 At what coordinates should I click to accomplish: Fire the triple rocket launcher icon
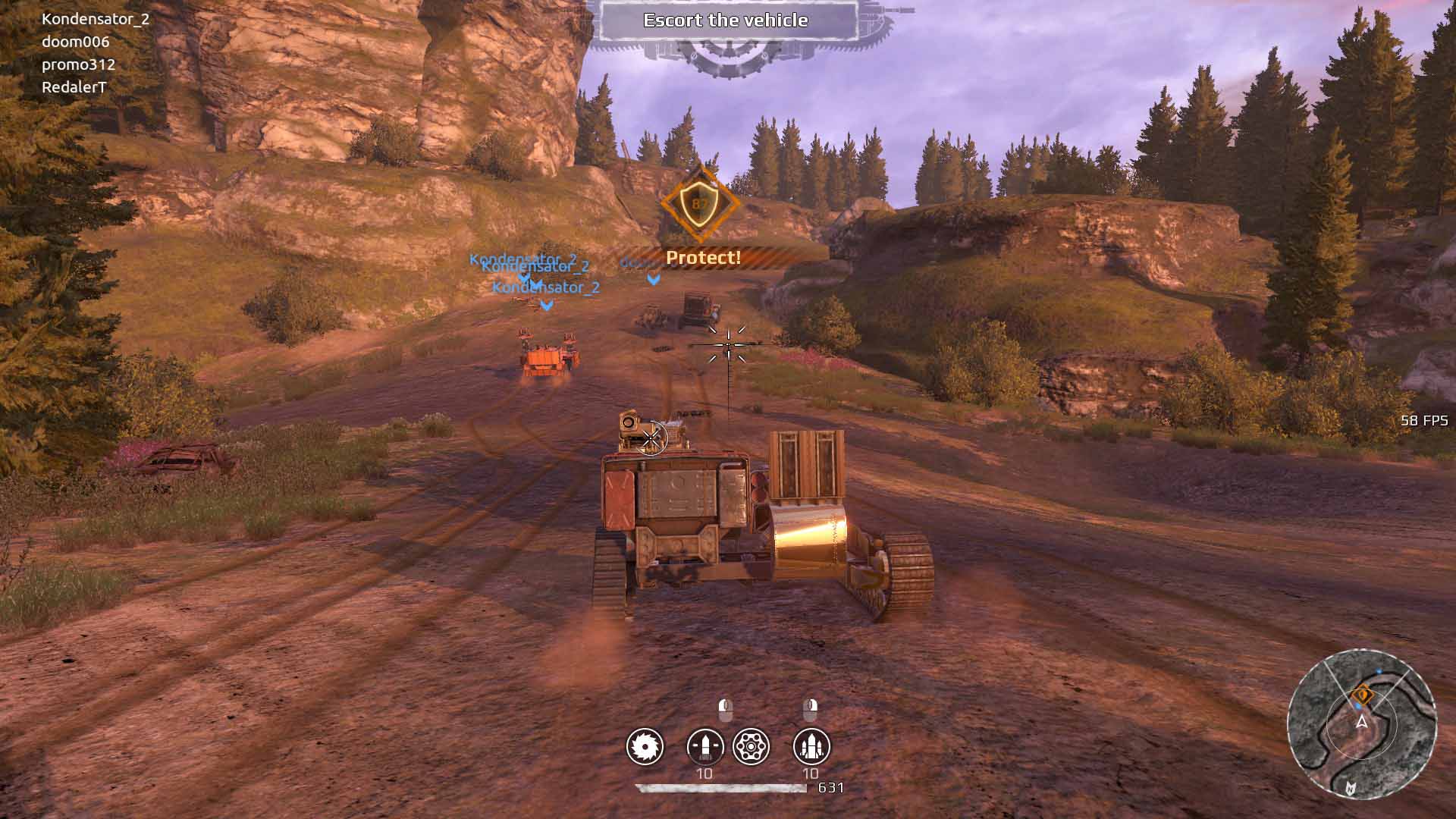[811, 747]
